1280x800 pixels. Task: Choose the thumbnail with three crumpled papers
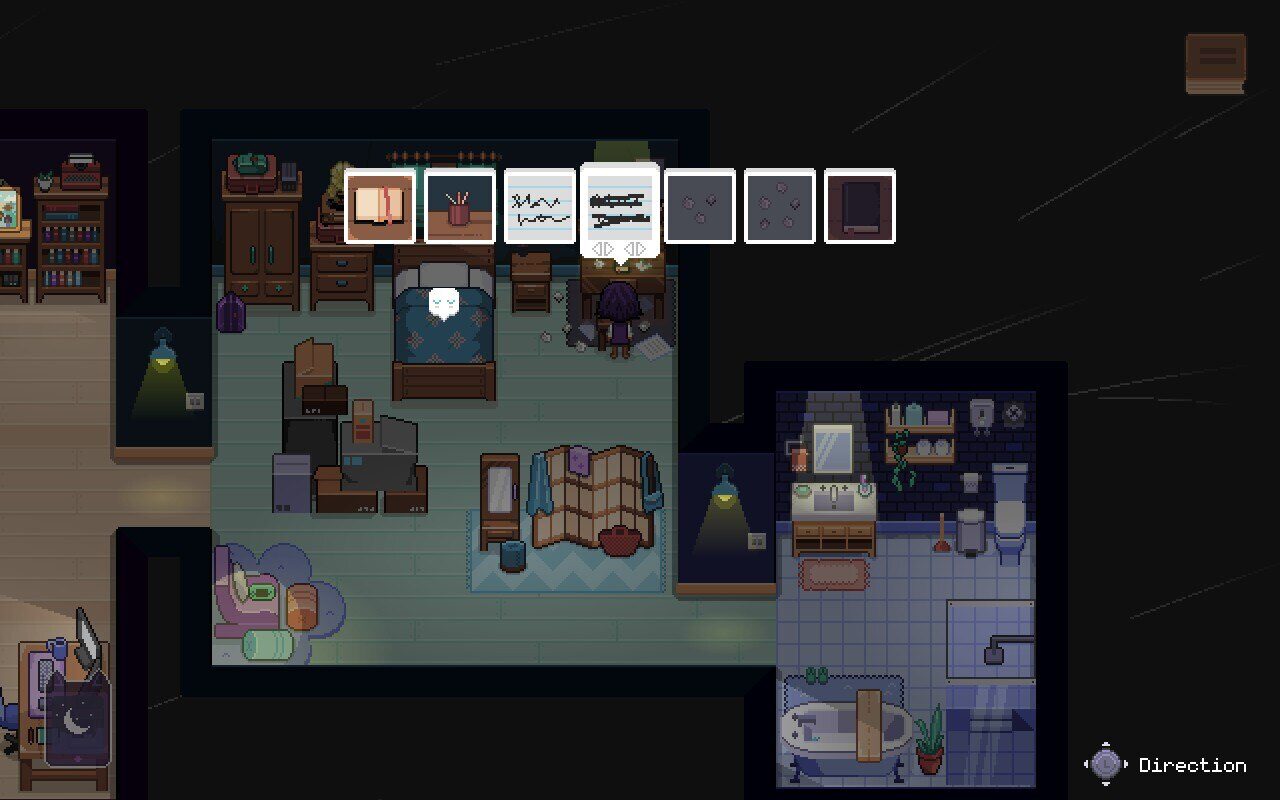pyautogui.click(x=700, y=206)
